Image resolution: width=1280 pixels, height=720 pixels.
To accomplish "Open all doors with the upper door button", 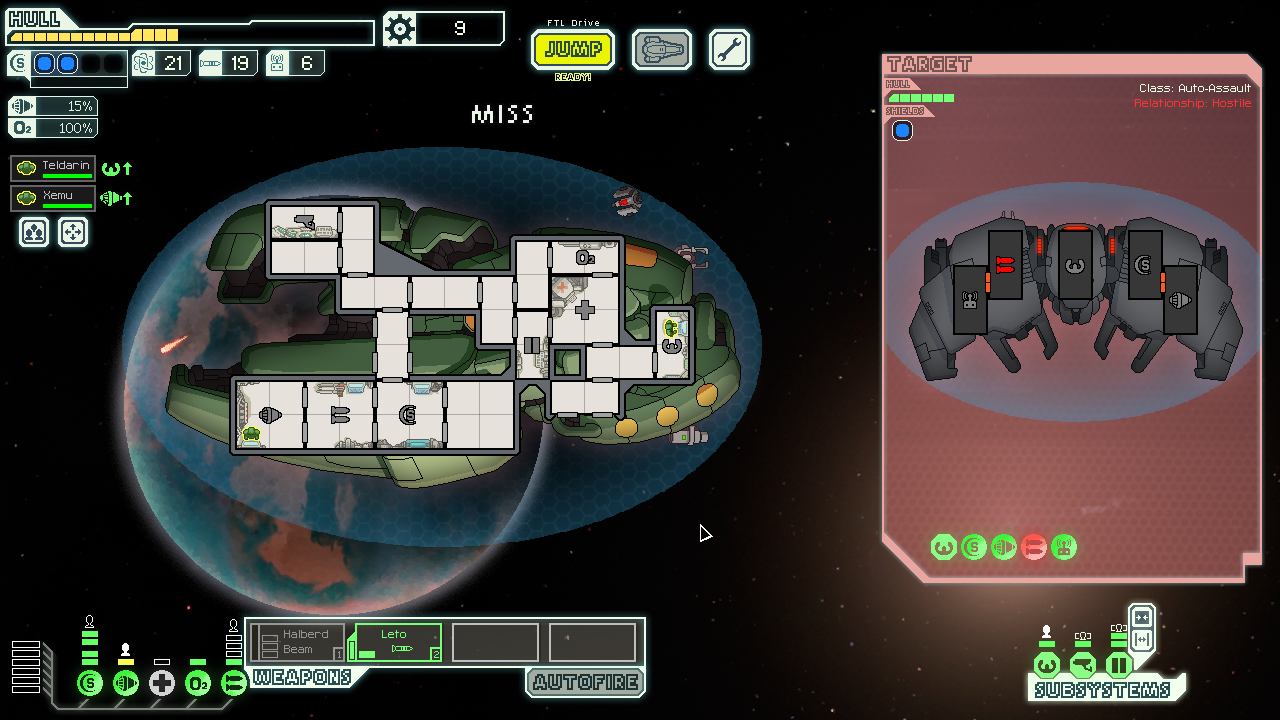I will click(x=1142, y=617).
